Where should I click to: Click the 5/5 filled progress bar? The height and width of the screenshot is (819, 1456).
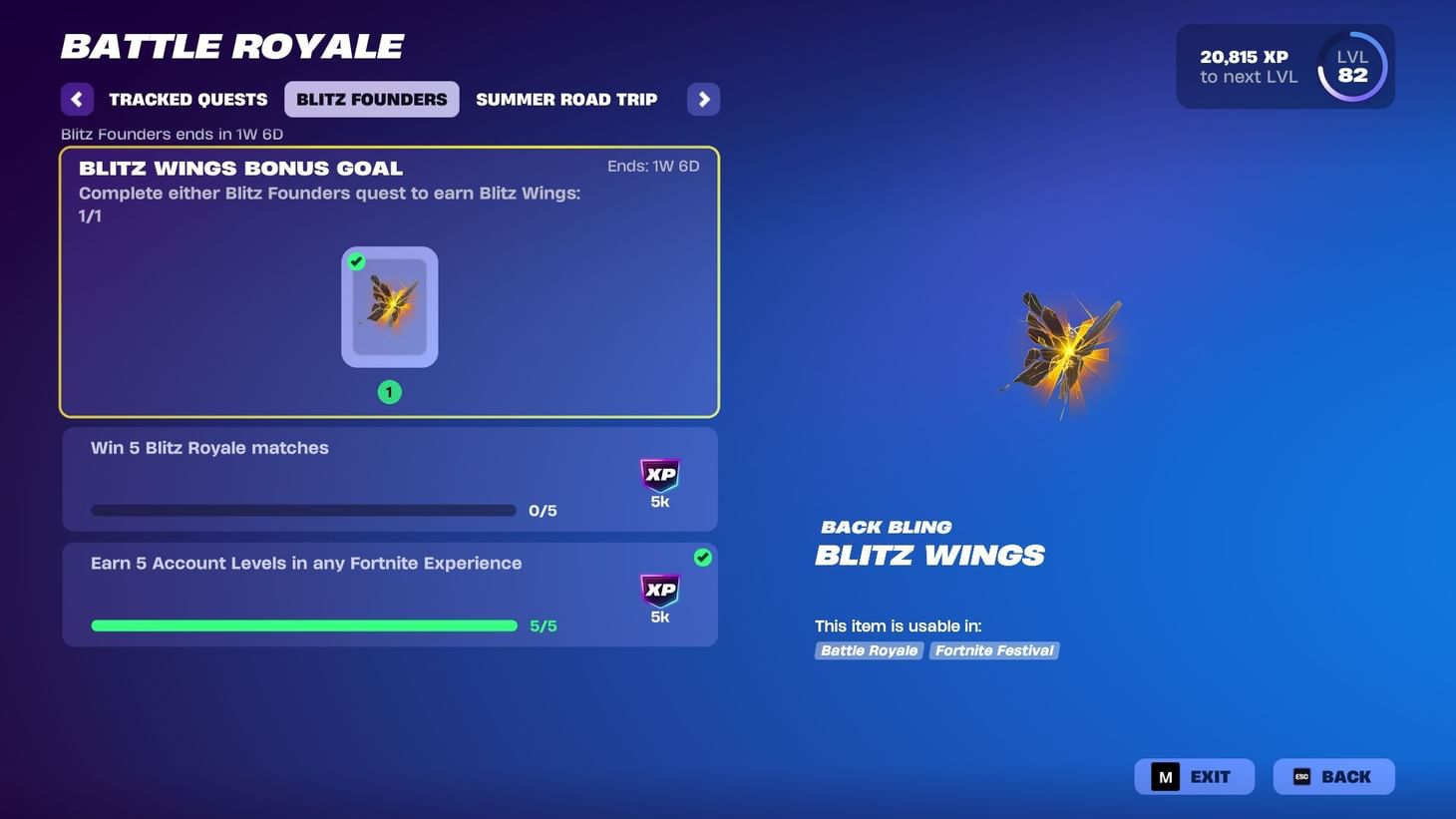[x=304, y=624]
